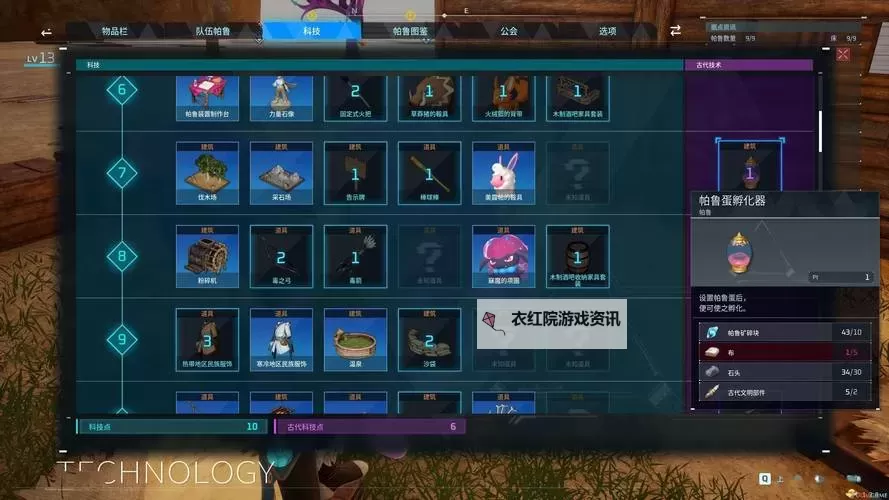Viewport: 889px width, 500px height.
Task: Select the 伐木场 logging site technology
Action: pos(207,173)
